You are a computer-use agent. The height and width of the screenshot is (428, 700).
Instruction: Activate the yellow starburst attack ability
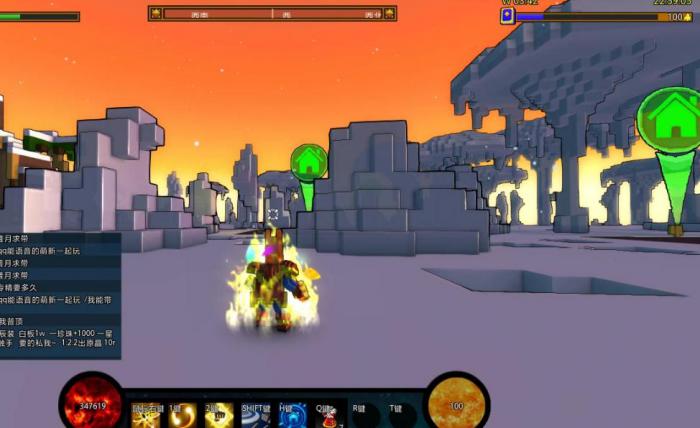click(146, 415)
